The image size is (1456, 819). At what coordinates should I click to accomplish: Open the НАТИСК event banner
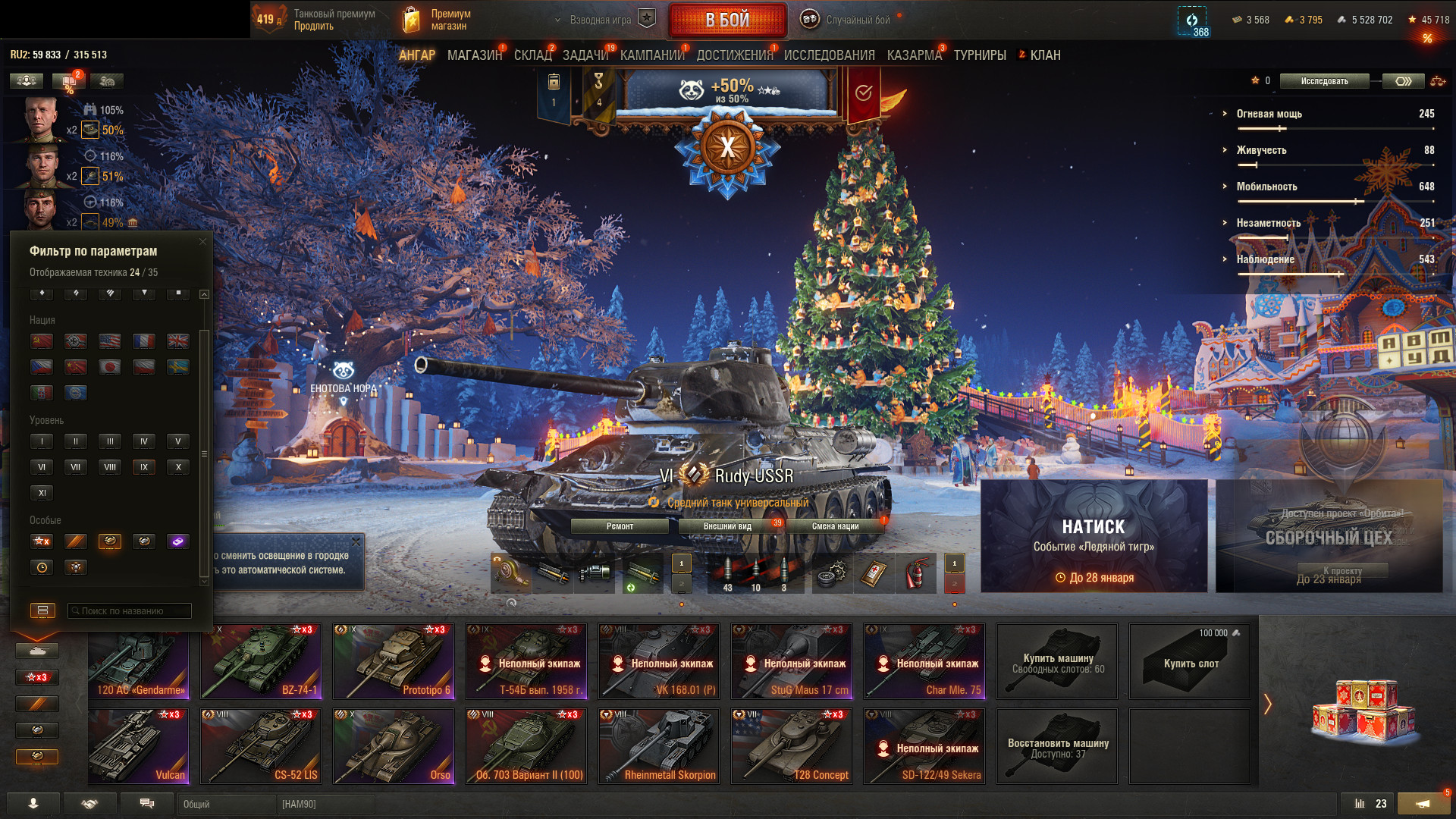point(1094,536)
